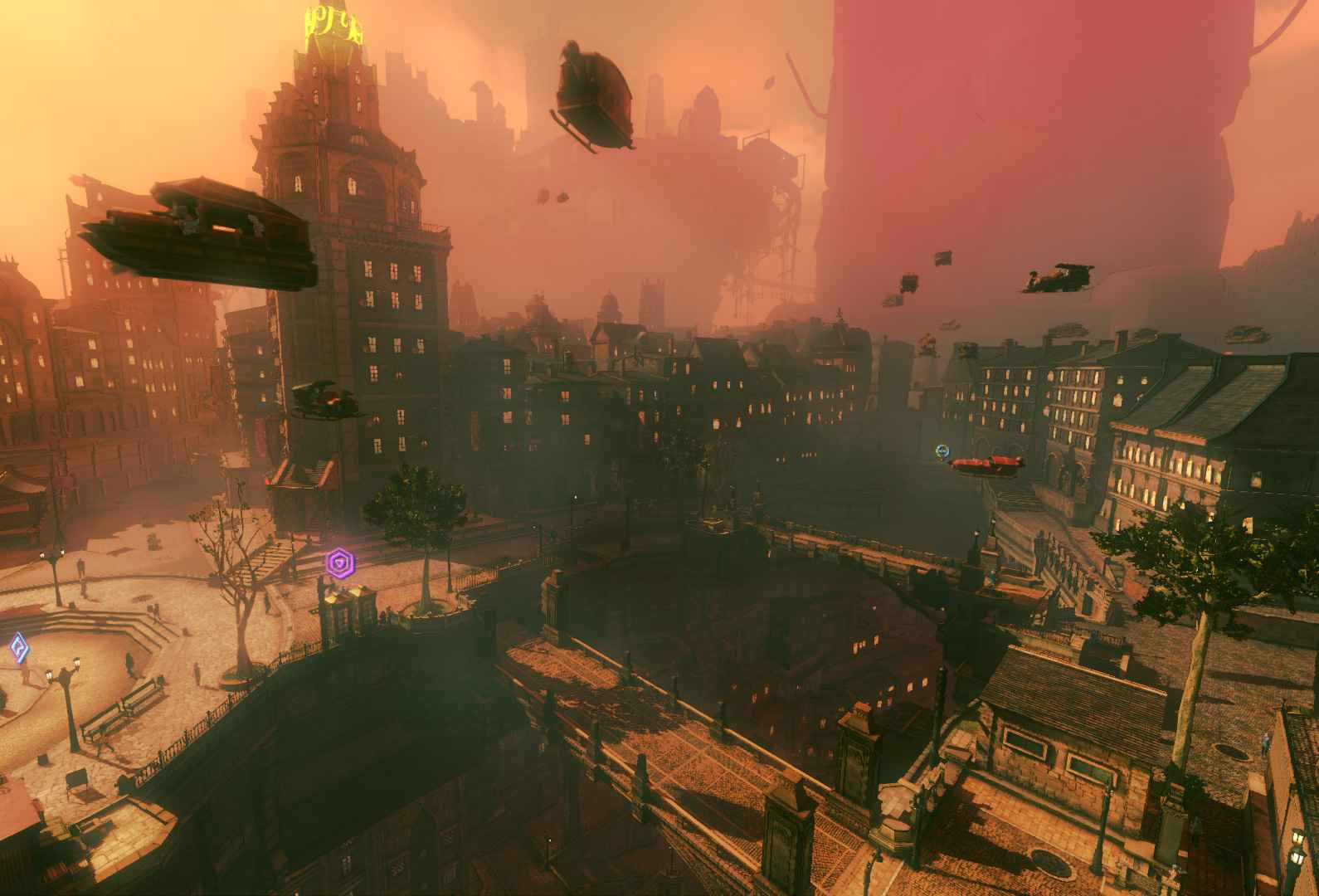Viewport: 1319px width, 896px height.
Task: Select the small blue circular marker
Action: (942, 450)
